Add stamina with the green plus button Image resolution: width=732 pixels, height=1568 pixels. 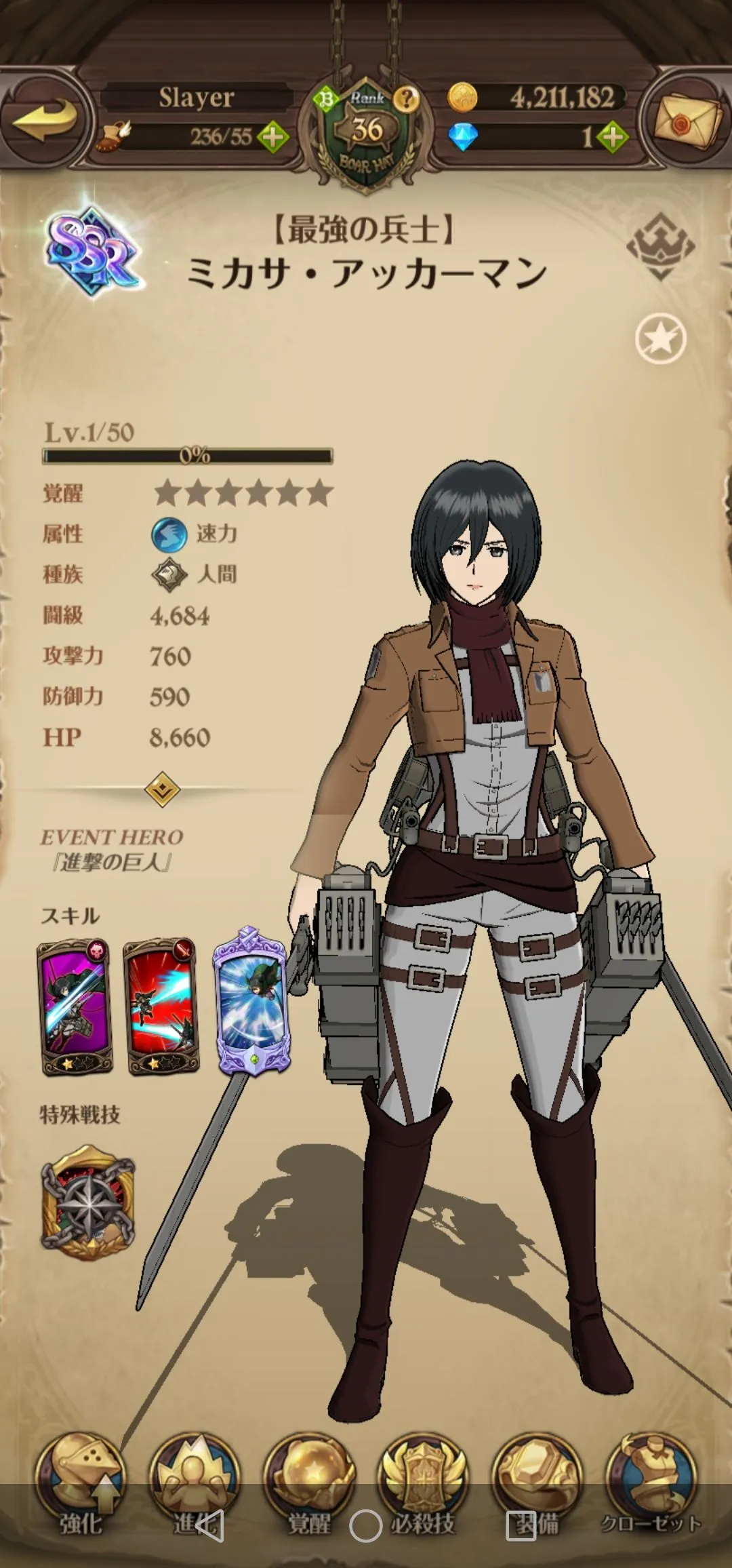pyautogui.click(x=272, y=138)
